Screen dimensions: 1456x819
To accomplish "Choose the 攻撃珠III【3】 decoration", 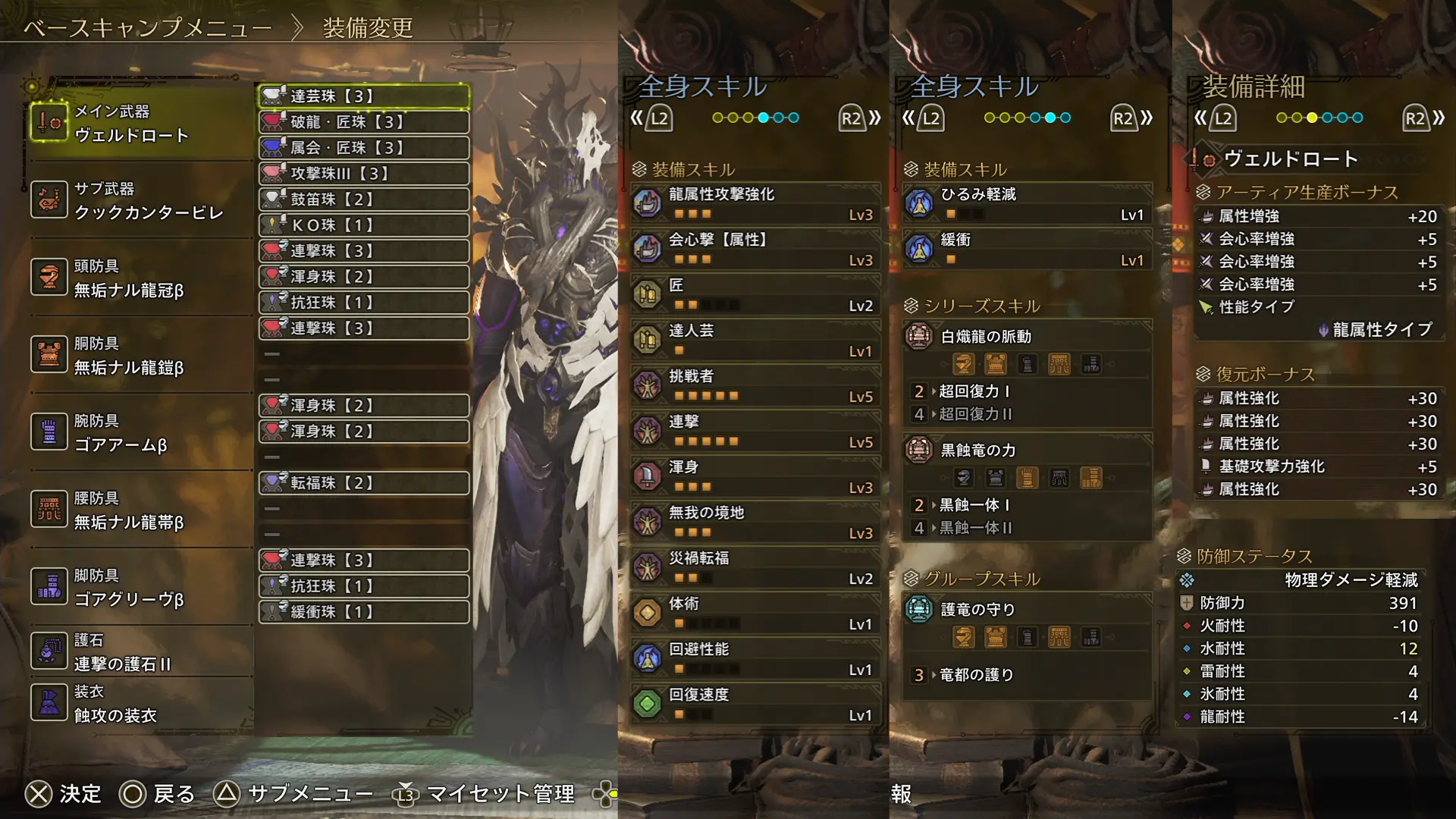I will point(364,174).
